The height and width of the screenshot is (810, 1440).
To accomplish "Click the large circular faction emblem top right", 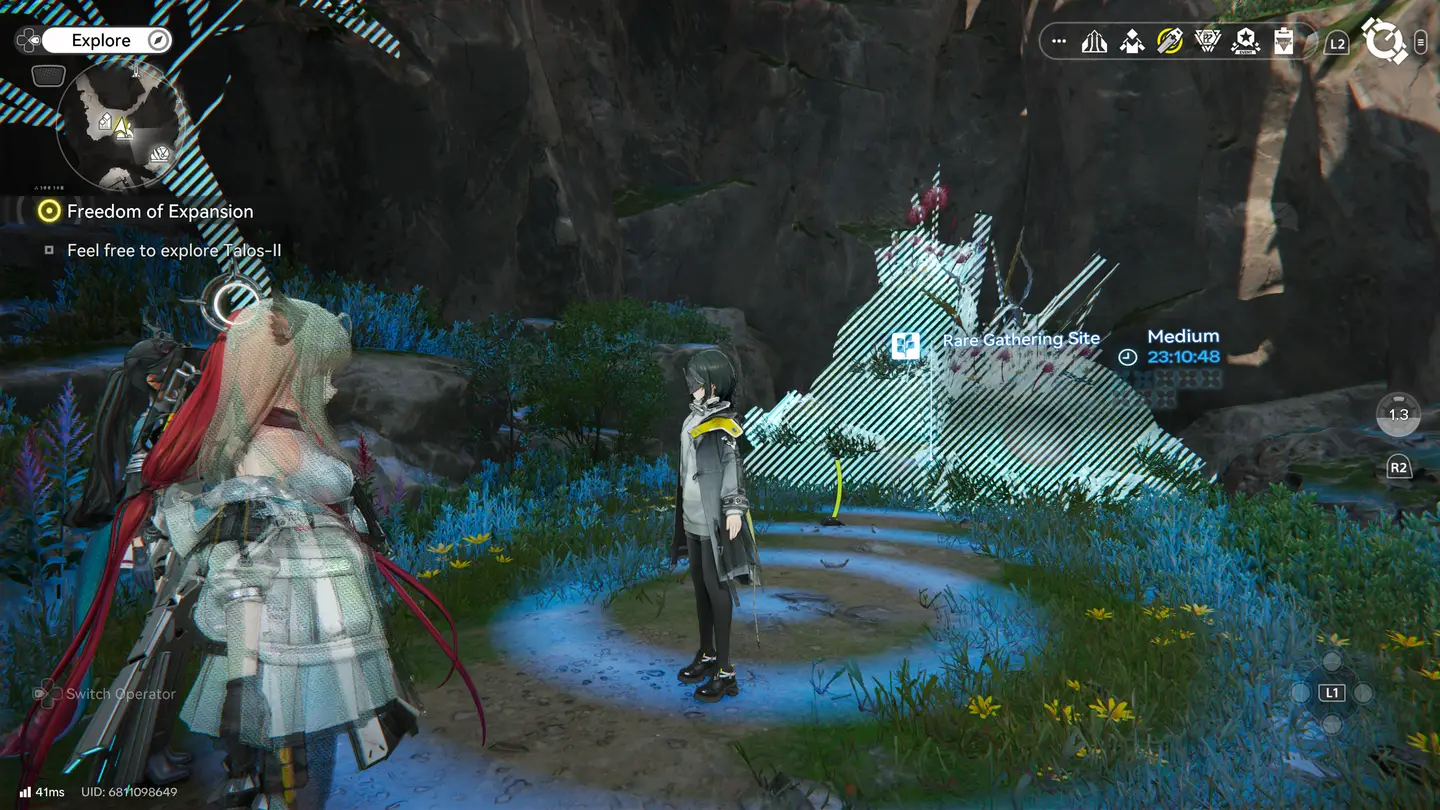I will pyautogui.click(x=1385, y=42).
